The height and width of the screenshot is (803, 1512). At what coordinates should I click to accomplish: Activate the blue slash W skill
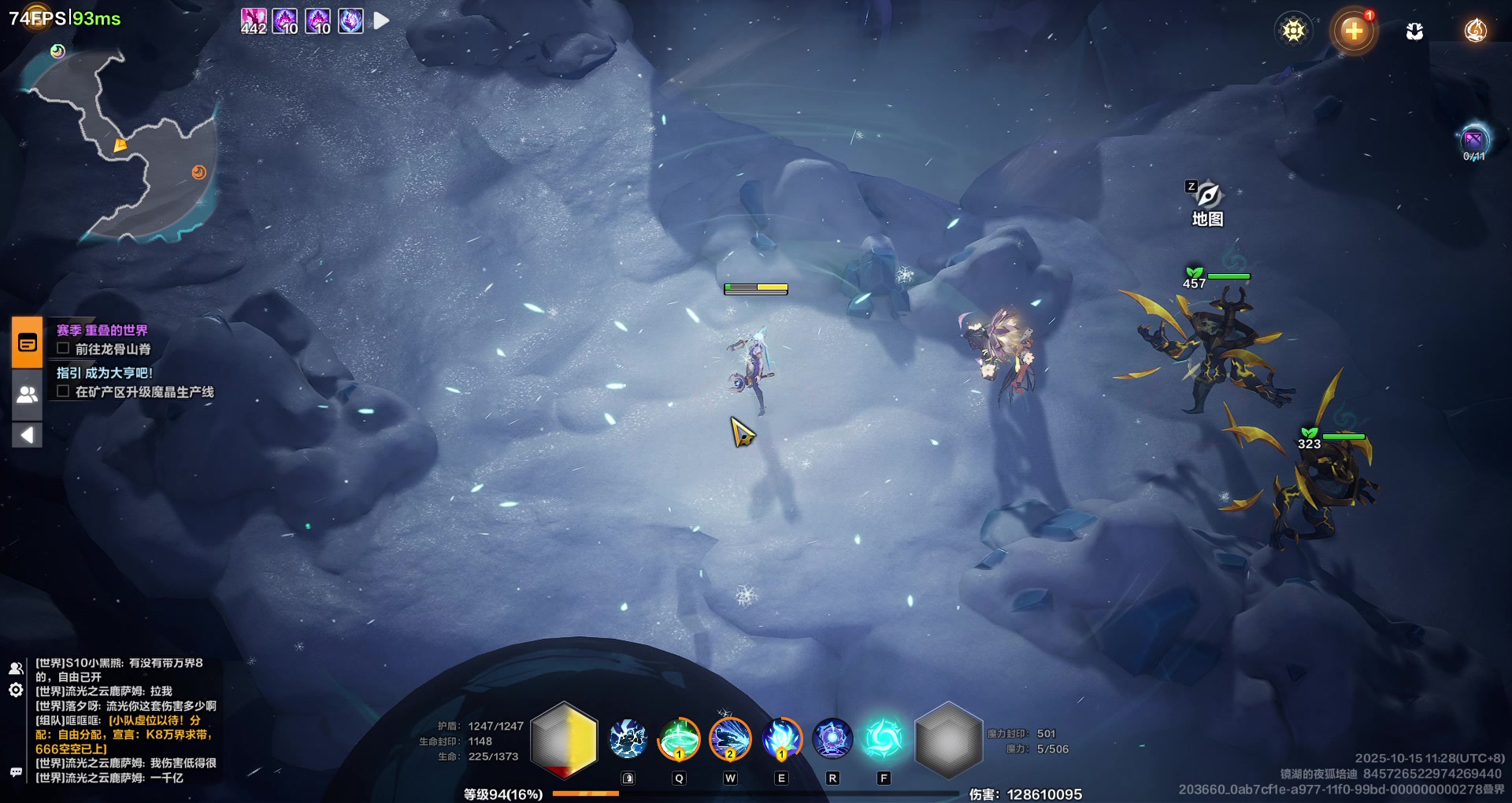tap(730, 740)
